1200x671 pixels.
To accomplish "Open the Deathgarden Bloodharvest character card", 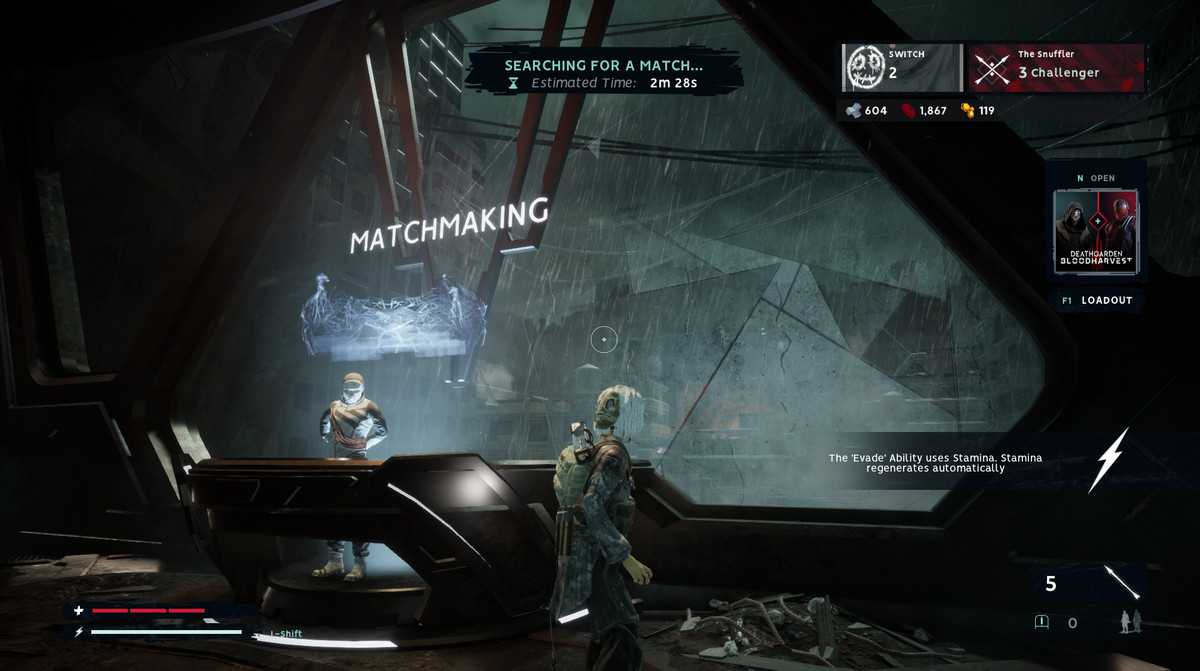I will click(1096, 231).
